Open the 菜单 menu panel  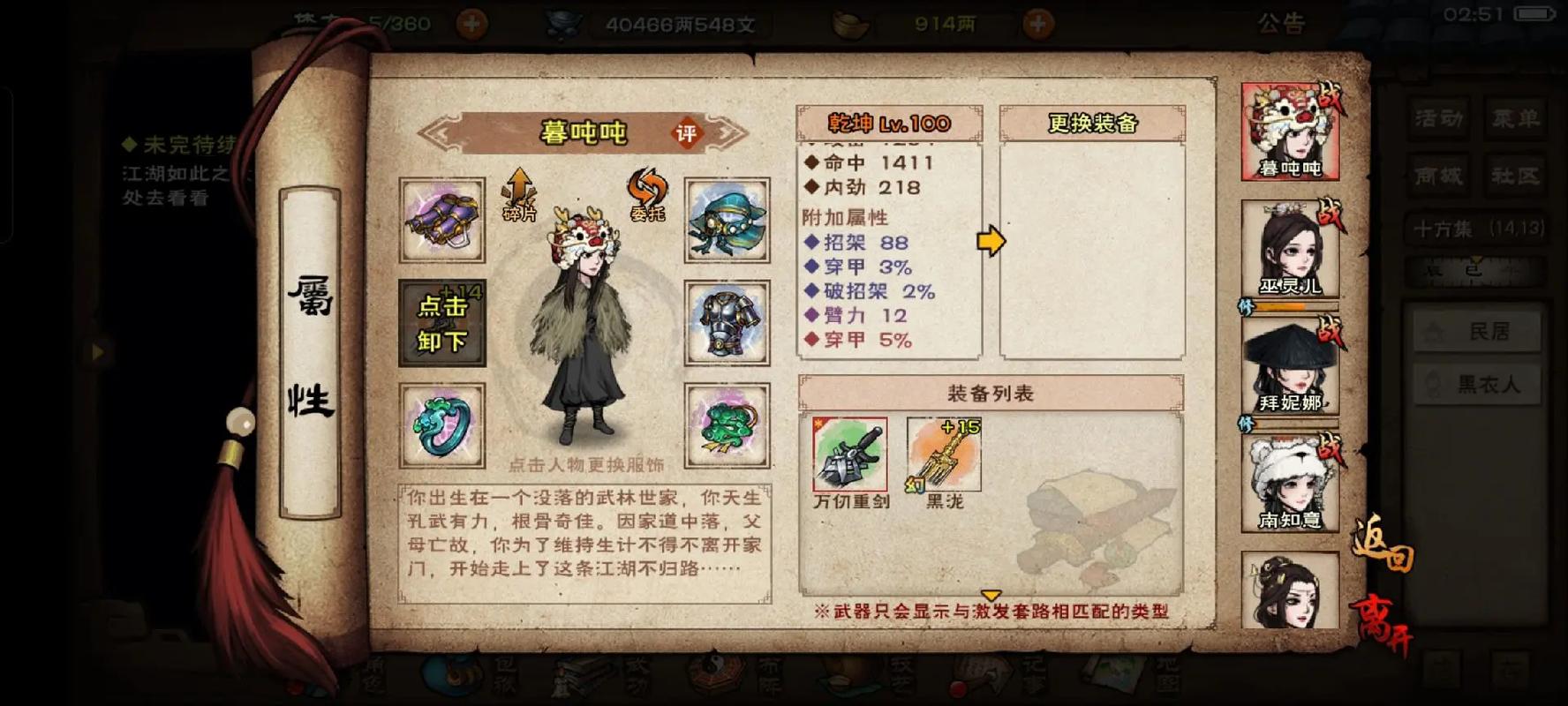(x=1515, y=116)
